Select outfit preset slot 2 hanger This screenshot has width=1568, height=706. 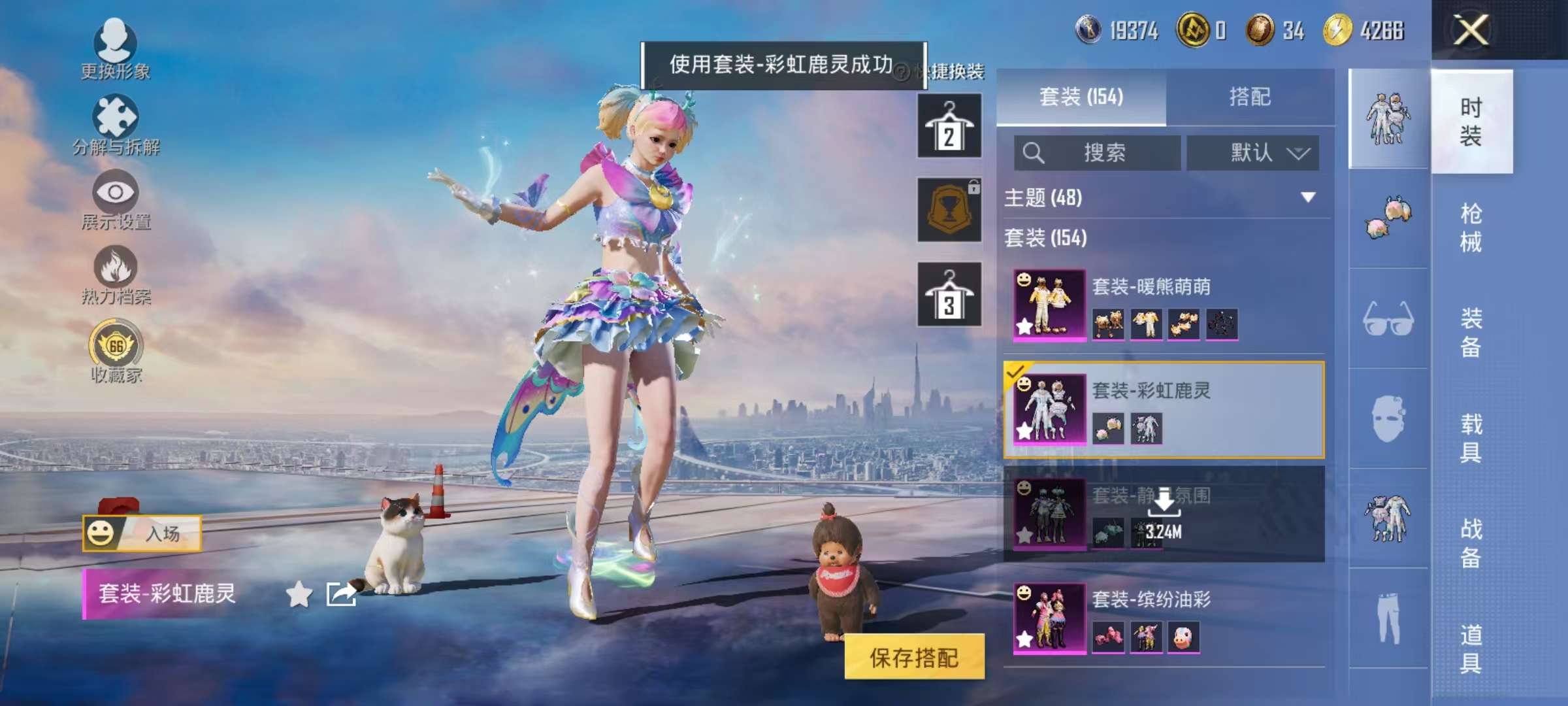949,124
